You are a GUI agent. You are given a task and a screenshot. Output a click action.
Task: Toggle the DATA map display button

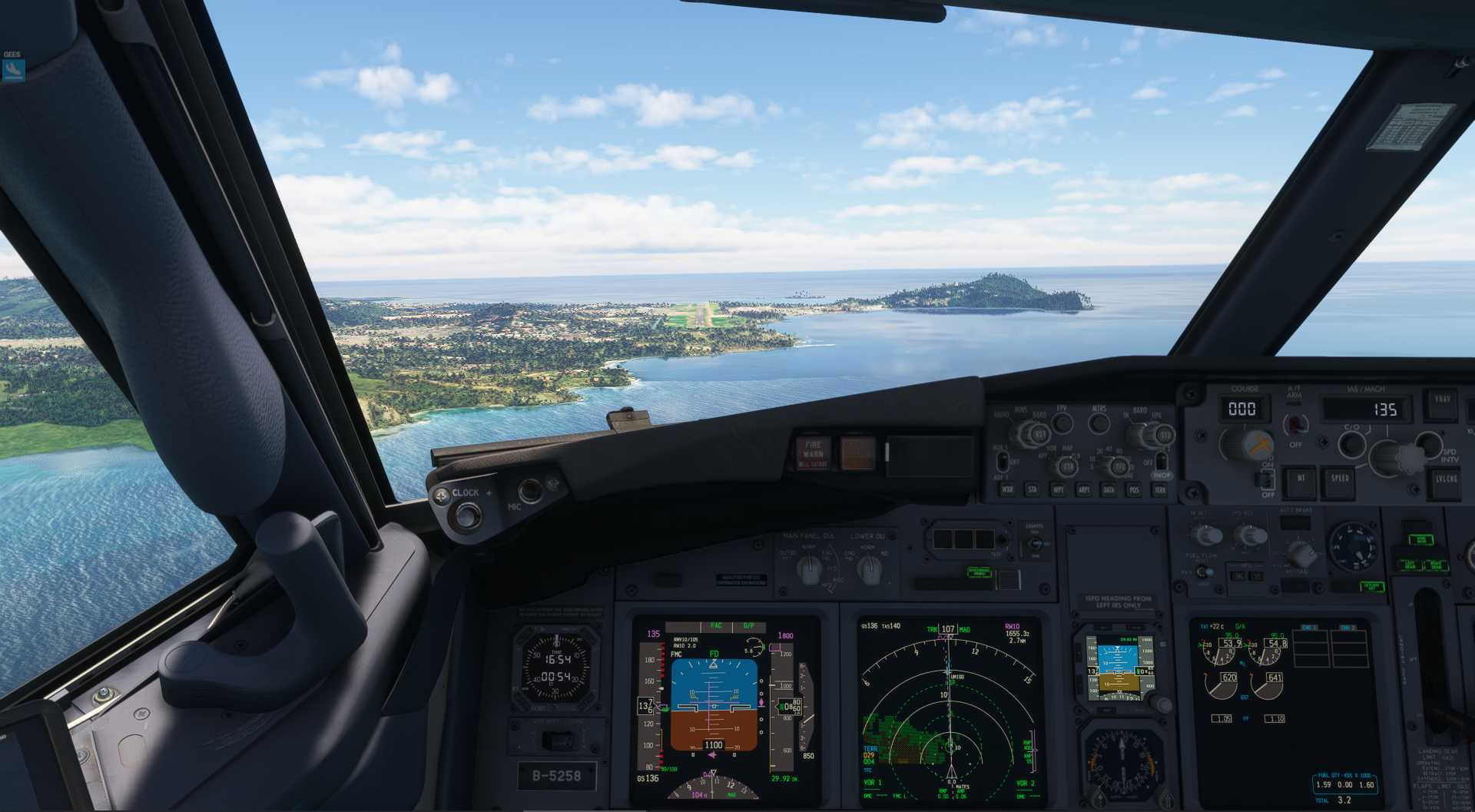[x=1109, y=489]
